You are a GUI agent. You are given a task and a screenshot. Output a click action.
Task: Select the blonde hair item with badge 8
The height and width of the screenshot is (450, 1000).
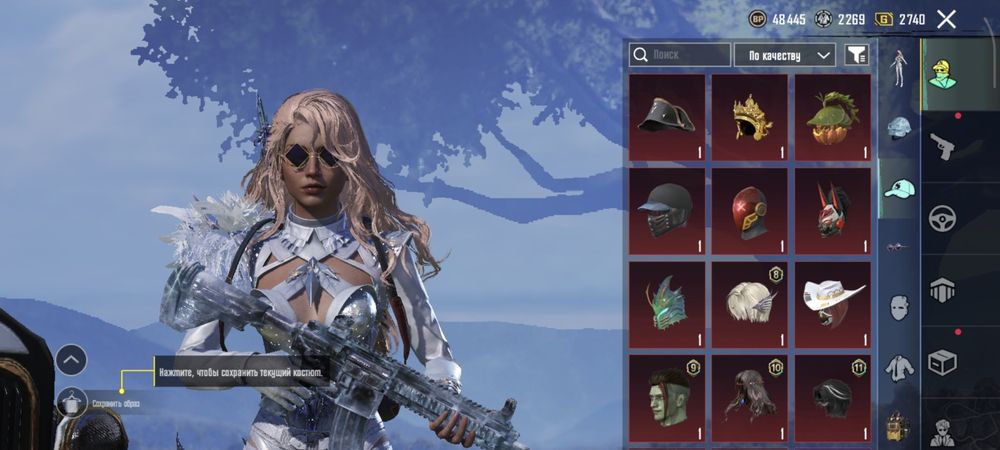click(749, 304)
